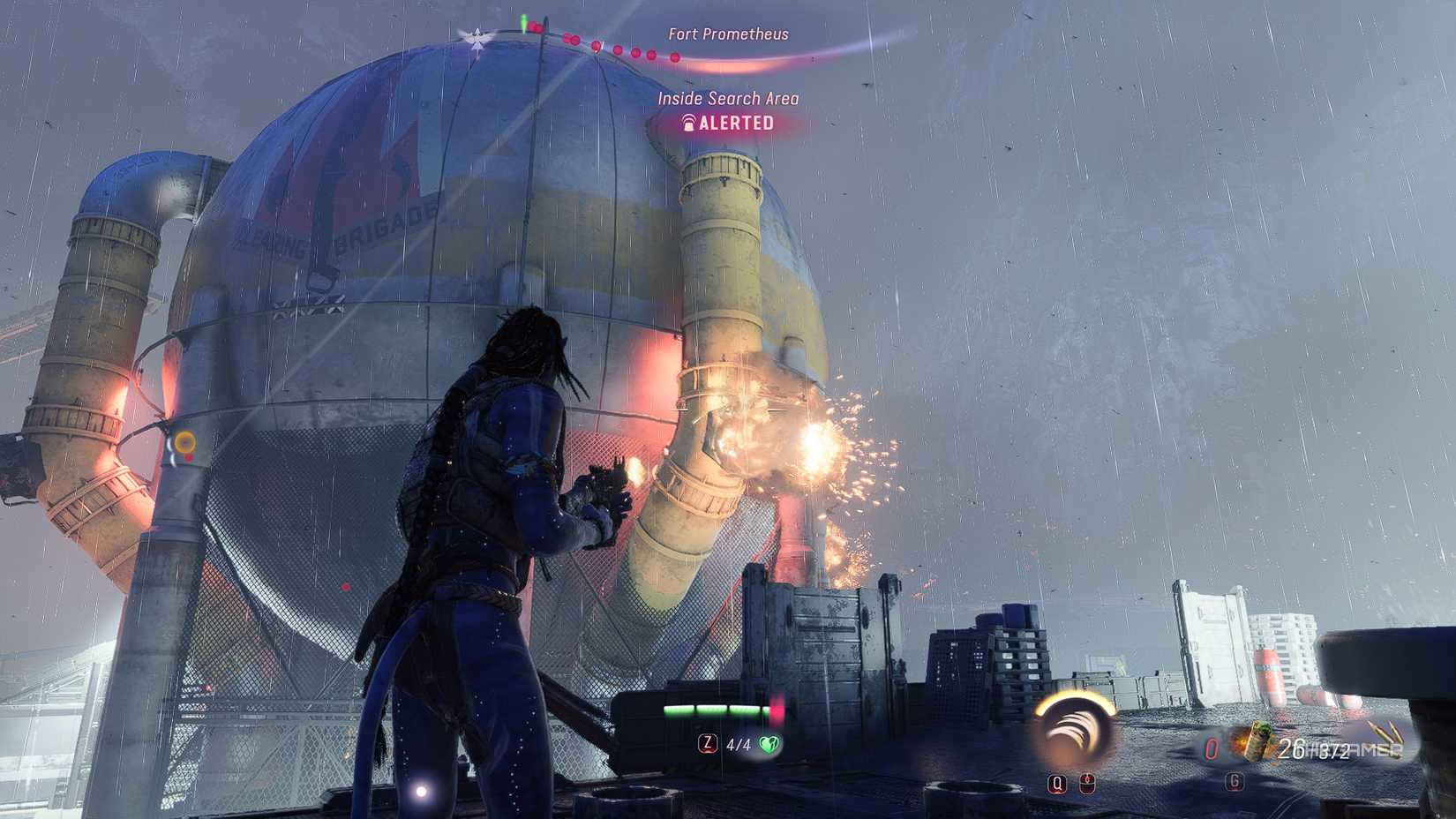Select the heart-shaped healing icon
Image resolution: width=1456 pixels, height=819 pixels.
[x=769, y=744]
